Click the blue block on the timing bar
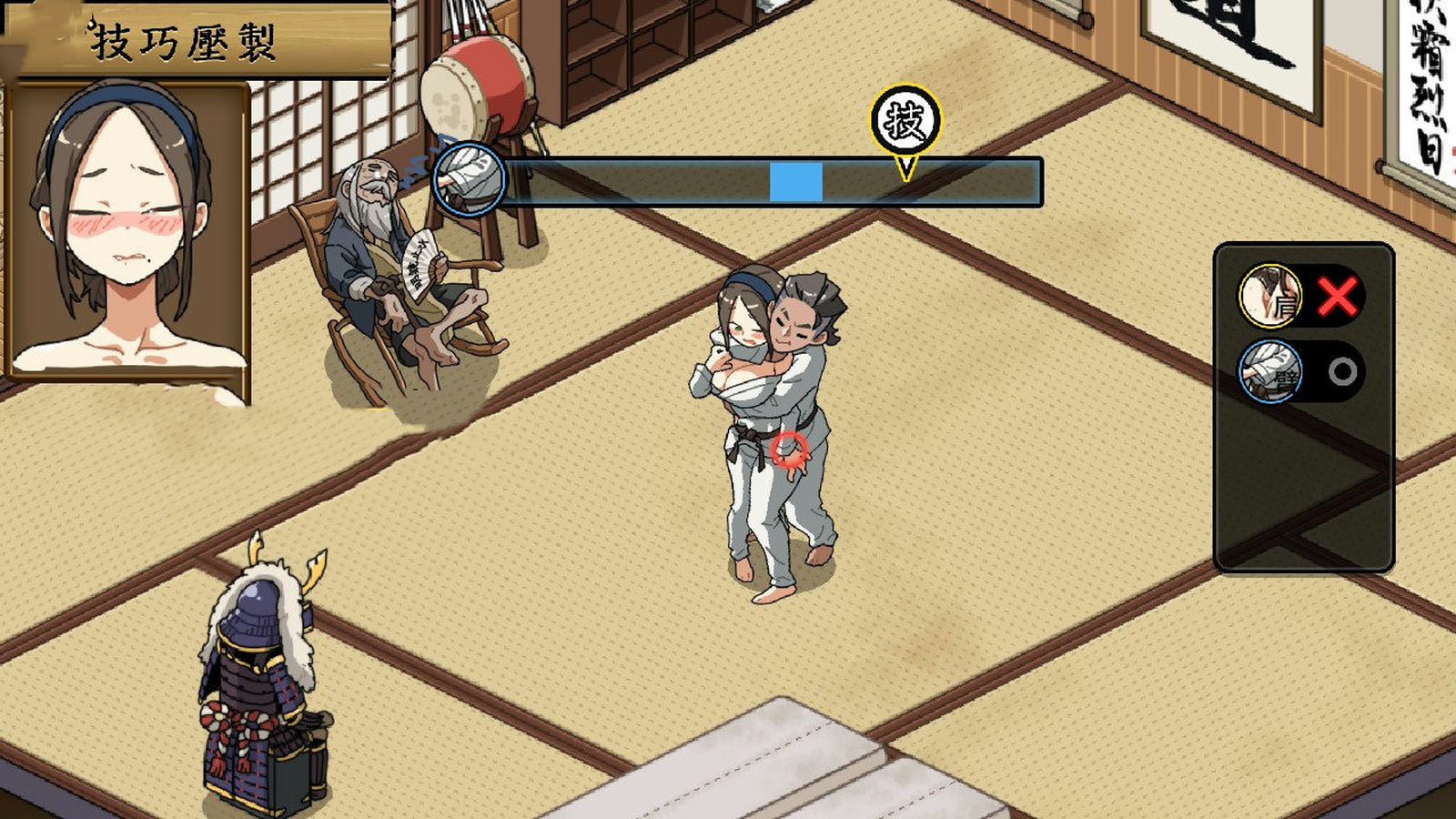 795,181
